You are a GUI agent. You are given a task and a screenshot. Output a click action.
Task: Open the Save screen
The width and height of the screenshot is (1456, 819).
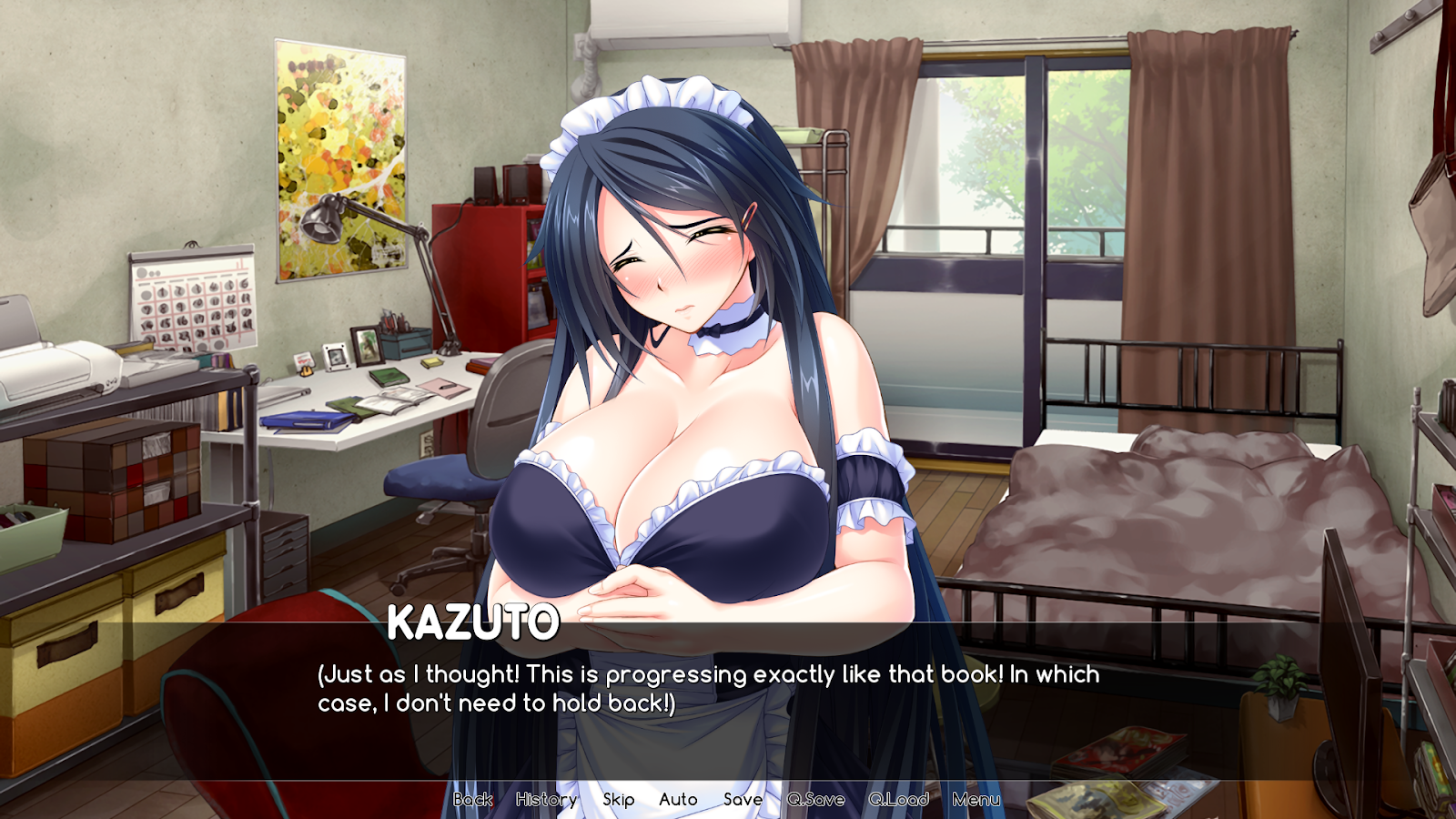743,799
